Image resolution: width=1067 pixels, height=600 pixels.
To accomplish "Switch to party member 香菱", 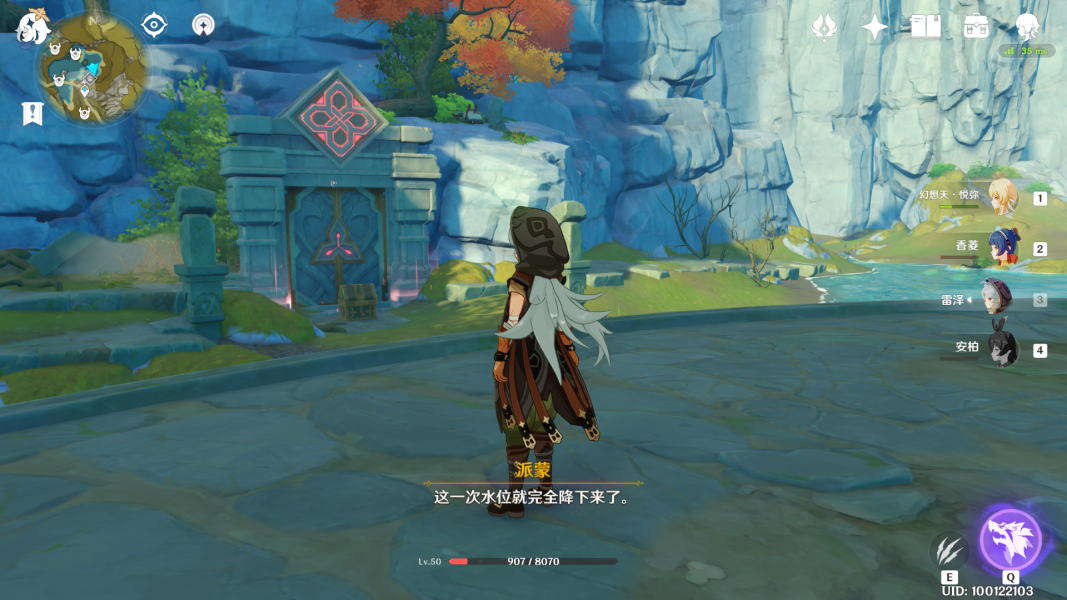I will [x=1002, y=248].
